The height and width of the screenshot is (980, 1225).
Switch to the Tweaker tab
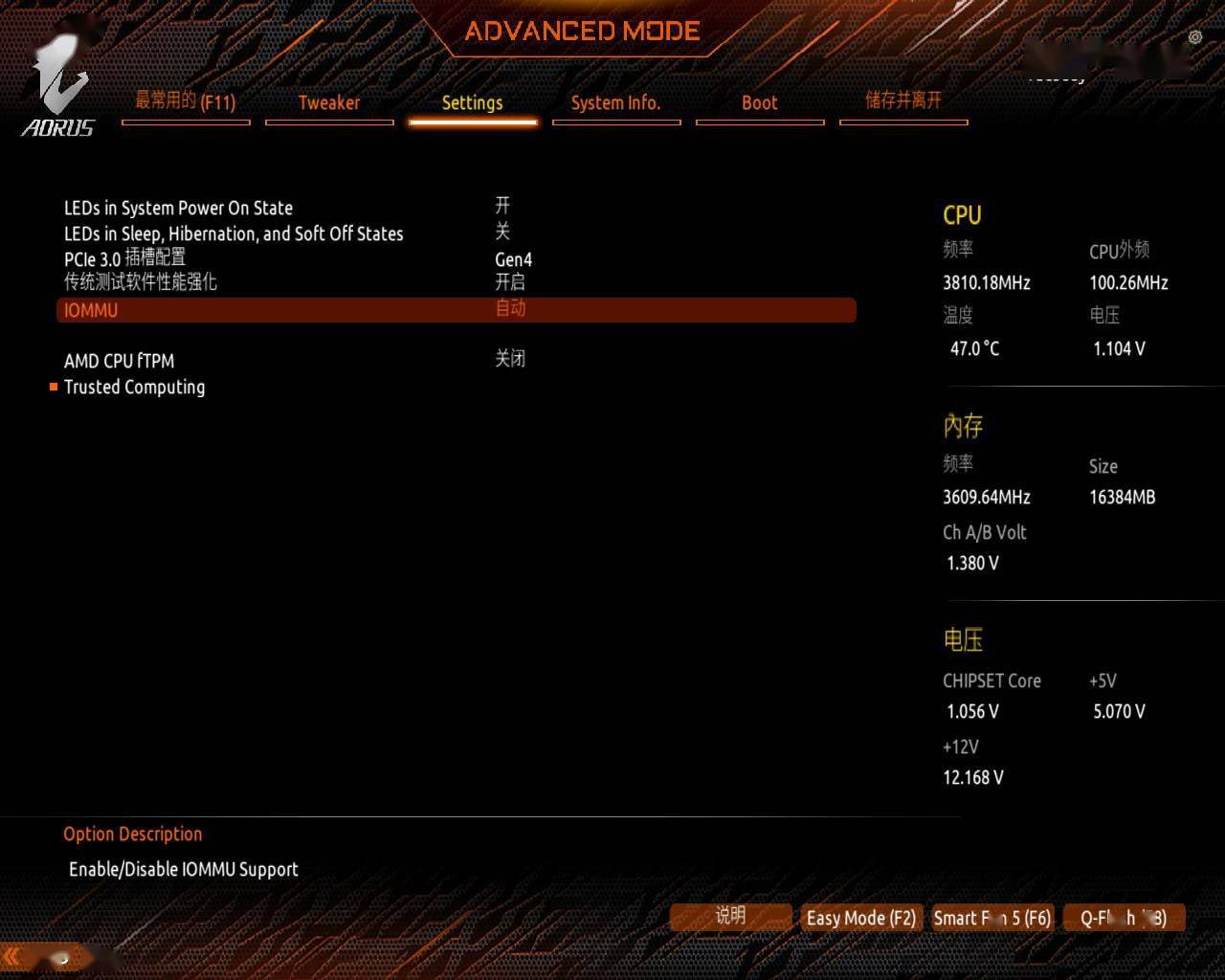329,103
